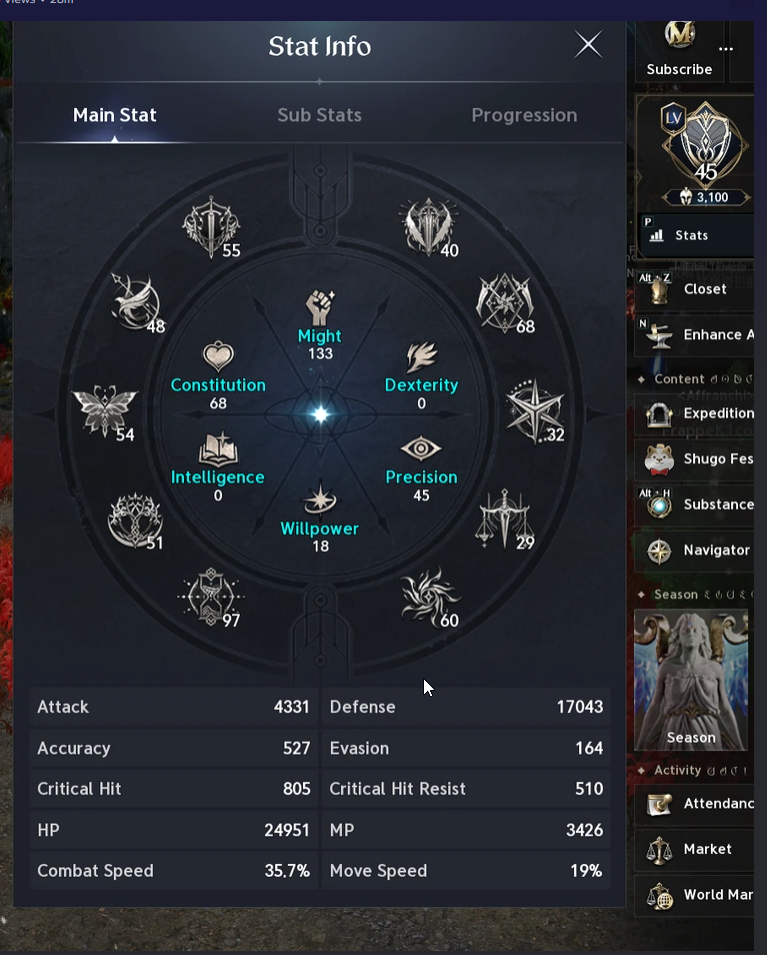Image resolution: width=767 pixels, height=955 pixels.
Task: Choose the Constitution heart icon
Action: (218, 356)
